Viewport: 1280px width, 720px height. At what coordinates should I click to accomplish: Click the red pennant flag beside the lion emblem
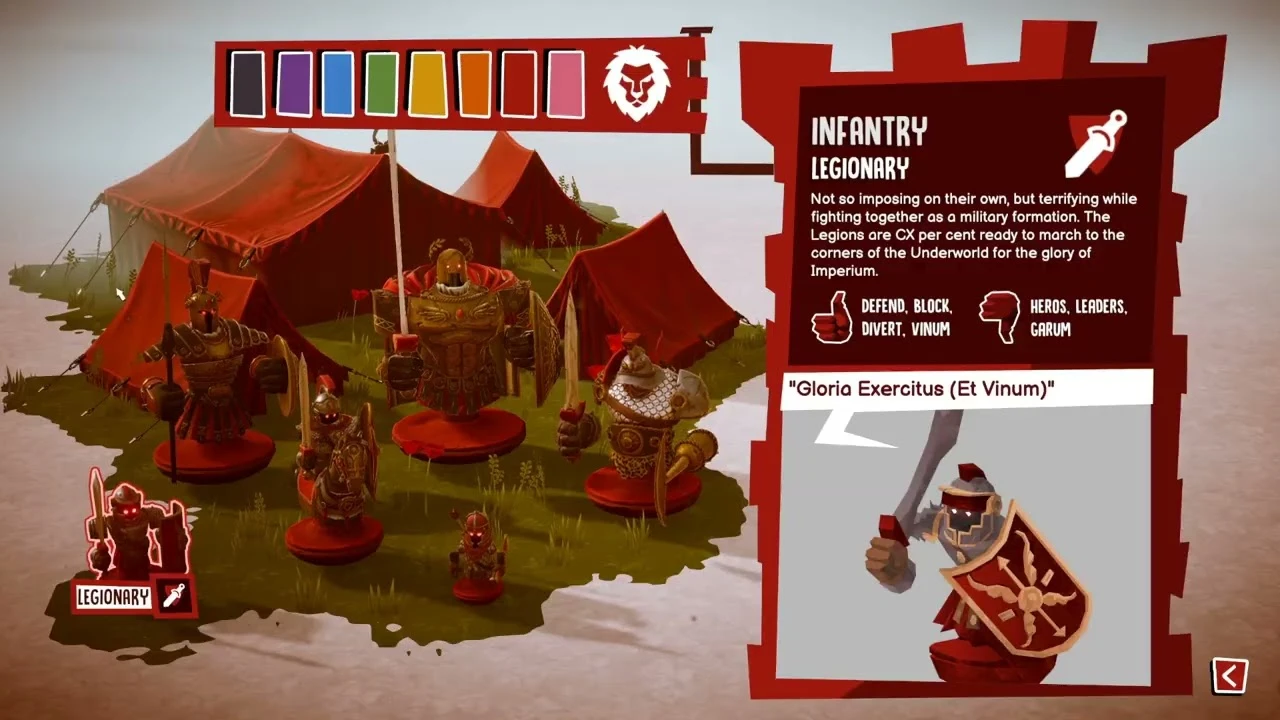pos(691,80)
